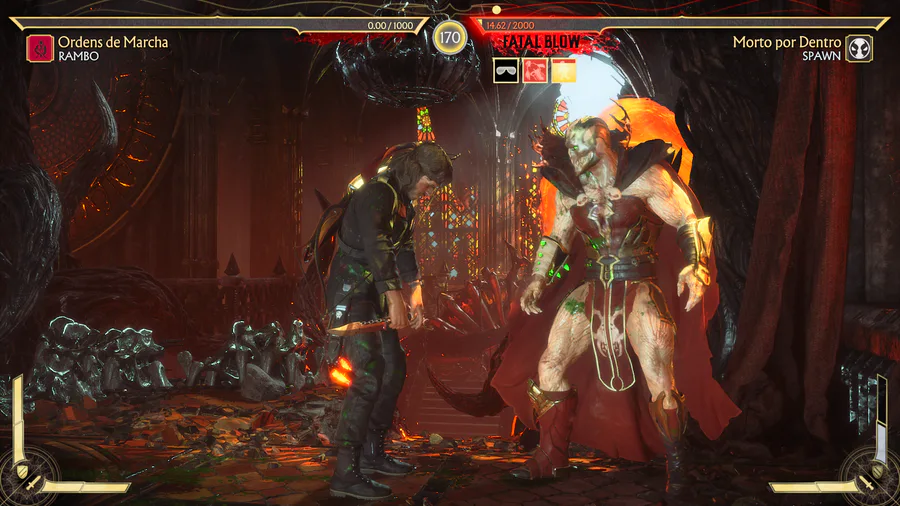Click Spawn's mask variation icon

coord(859,48)
